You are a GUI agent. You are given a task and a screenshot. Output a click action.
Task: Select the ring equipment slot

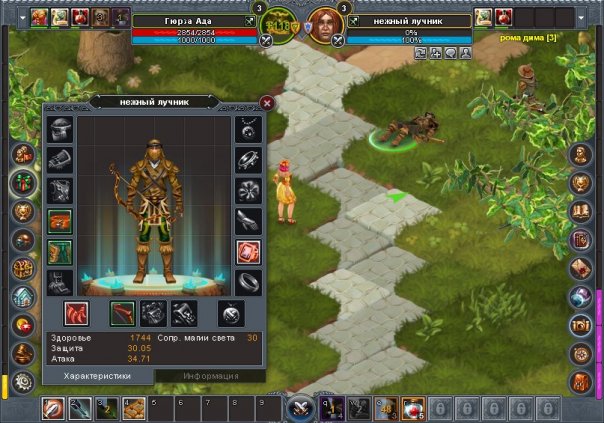coord(248,282)
